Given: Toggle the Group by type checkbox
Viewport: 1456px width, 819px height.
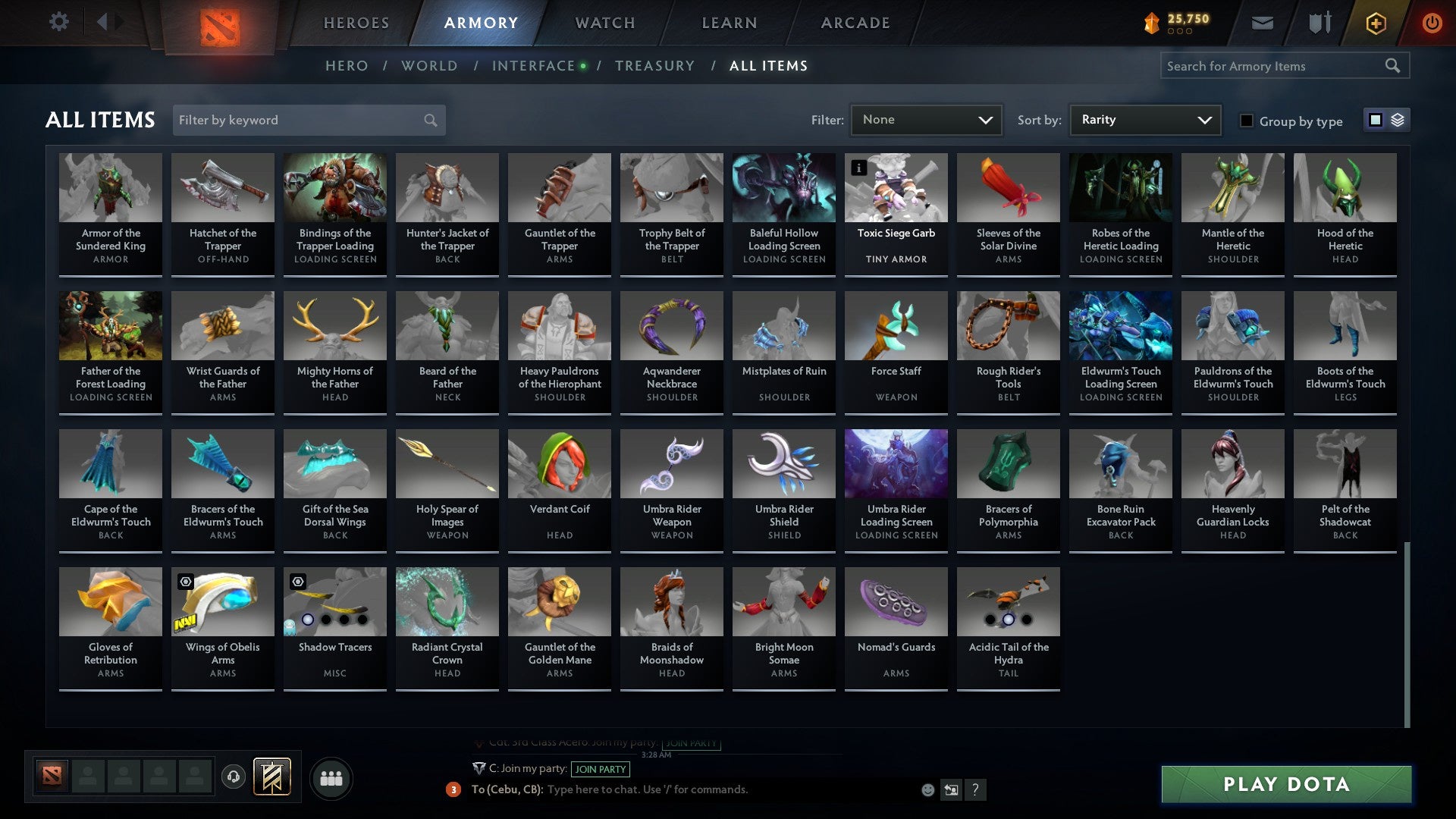Looking at the screenshot, I should pos(1247,121).
